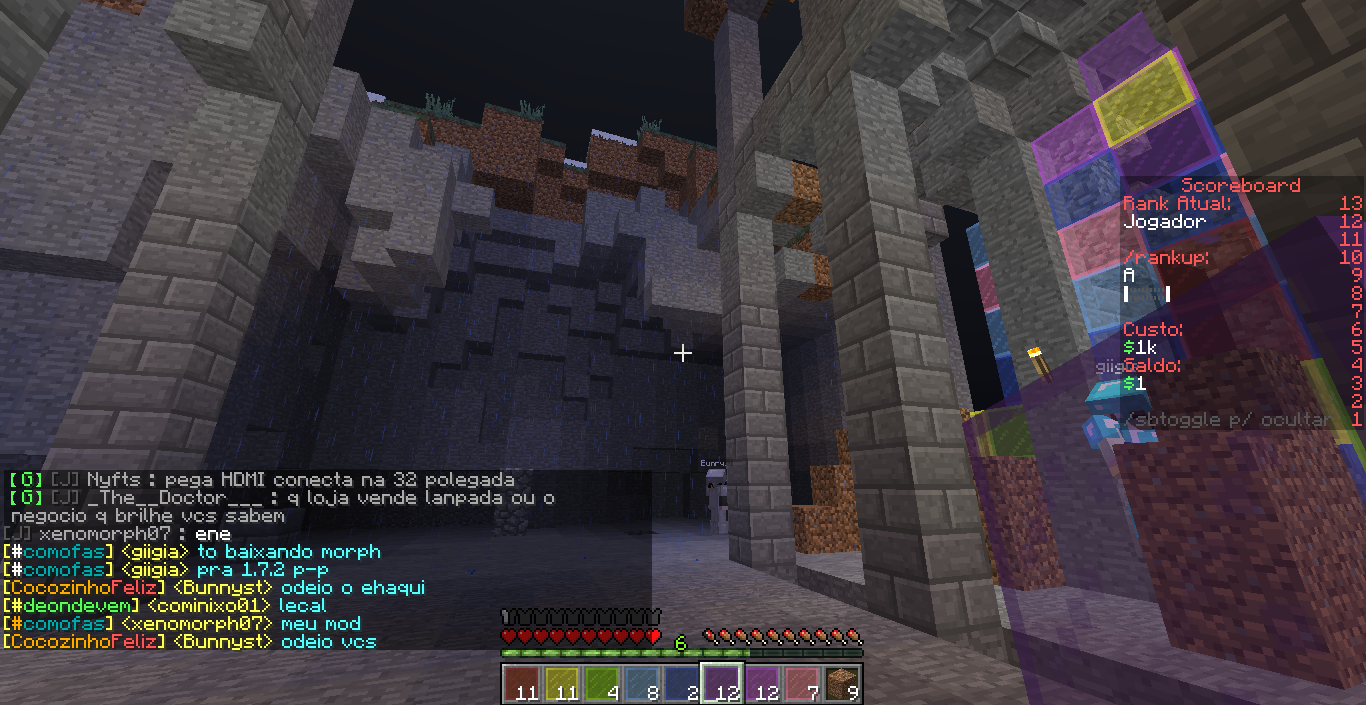Click the highlighted purple stained glass slot
1366x705 pixels.
pyautogui.click(x=721, y=683)
